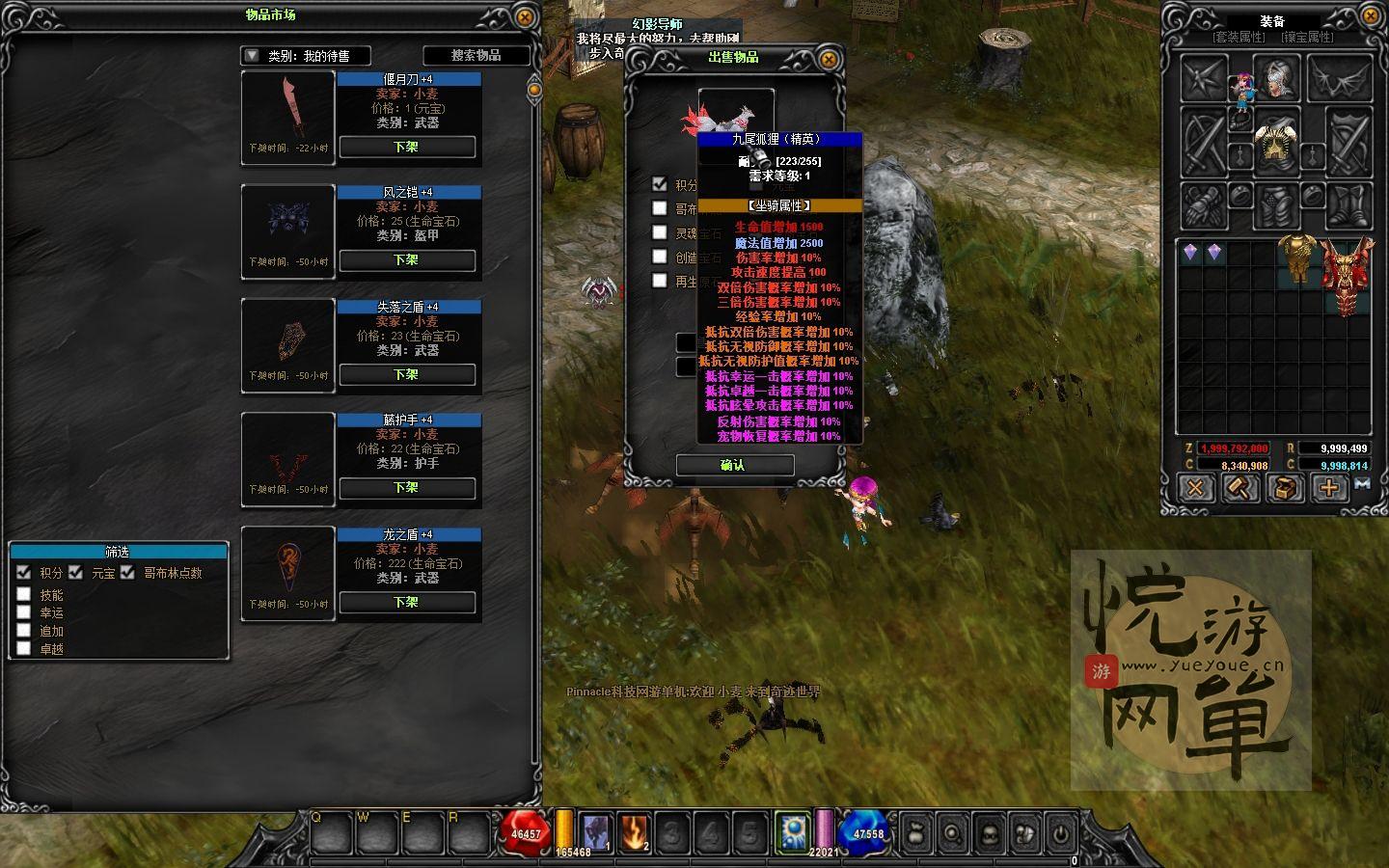
Task: Close the 出售物品 sell dialog
Action: click(828, 59)
